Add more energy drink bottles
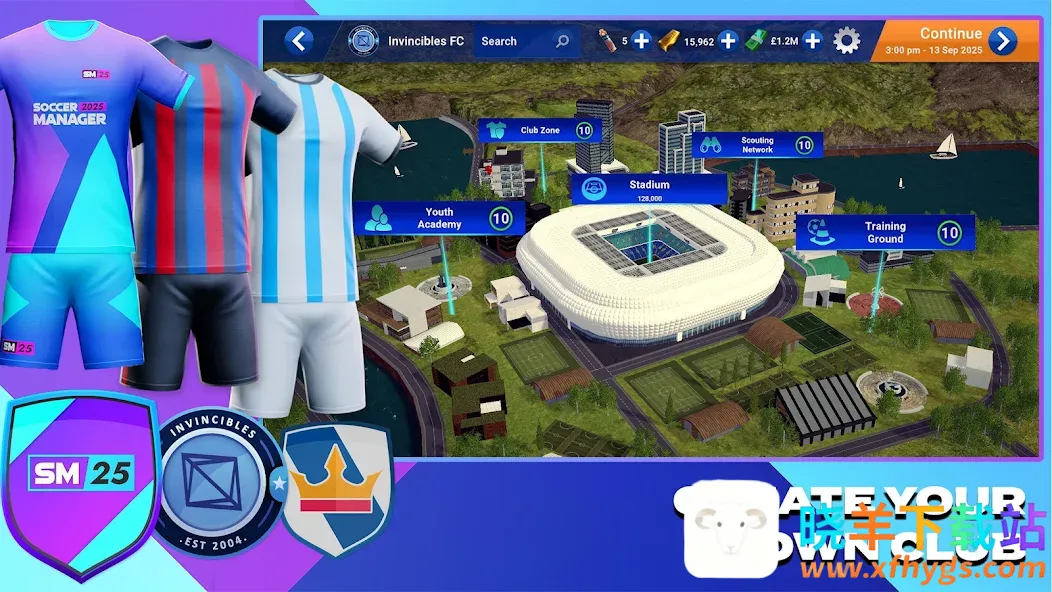The image size is (1052, 592). [x=641, y=41]
